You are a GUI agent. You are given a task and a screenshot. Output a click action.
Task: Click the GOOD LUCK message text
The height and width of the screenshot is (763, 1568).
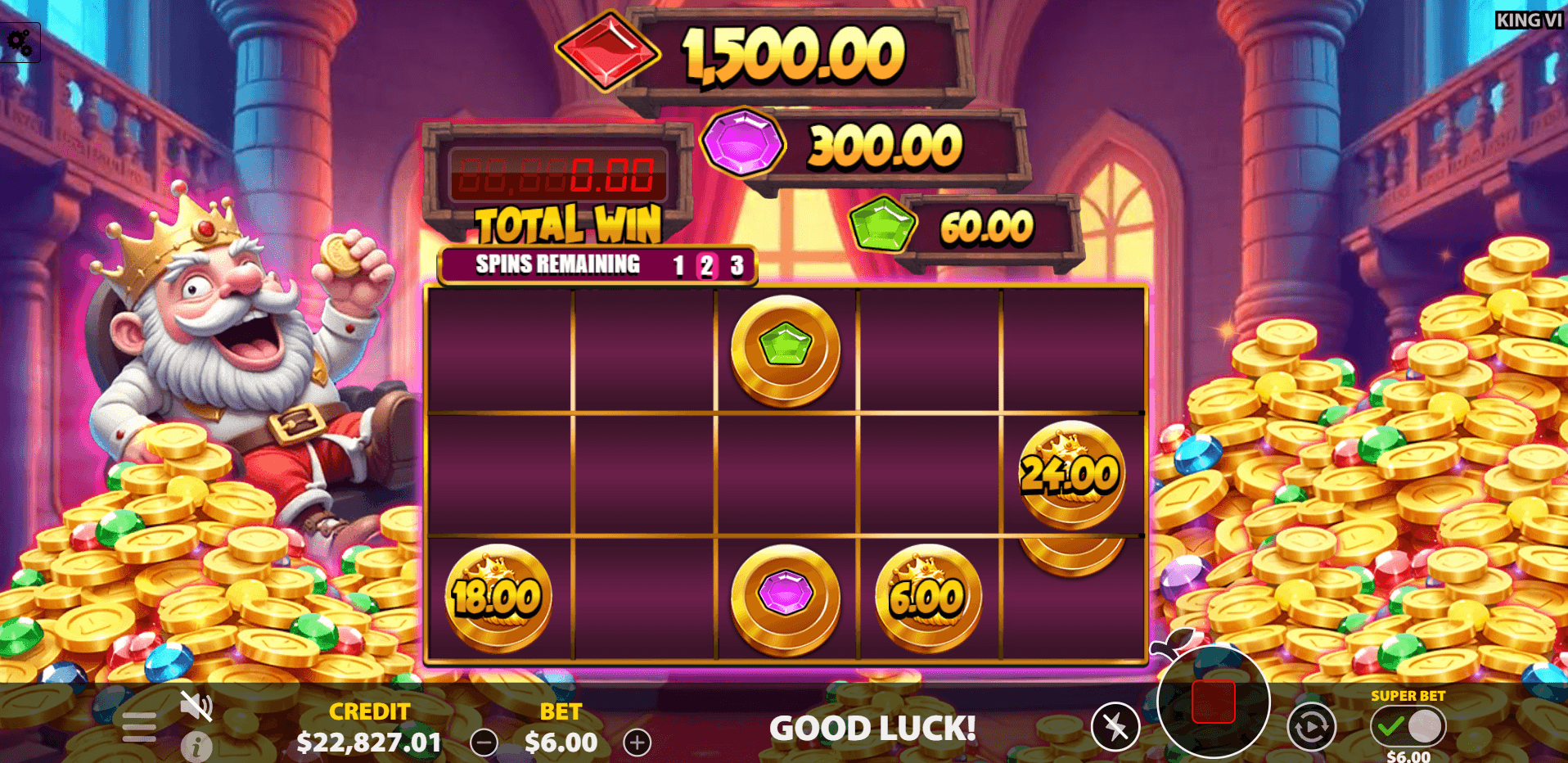pos(874,728)
